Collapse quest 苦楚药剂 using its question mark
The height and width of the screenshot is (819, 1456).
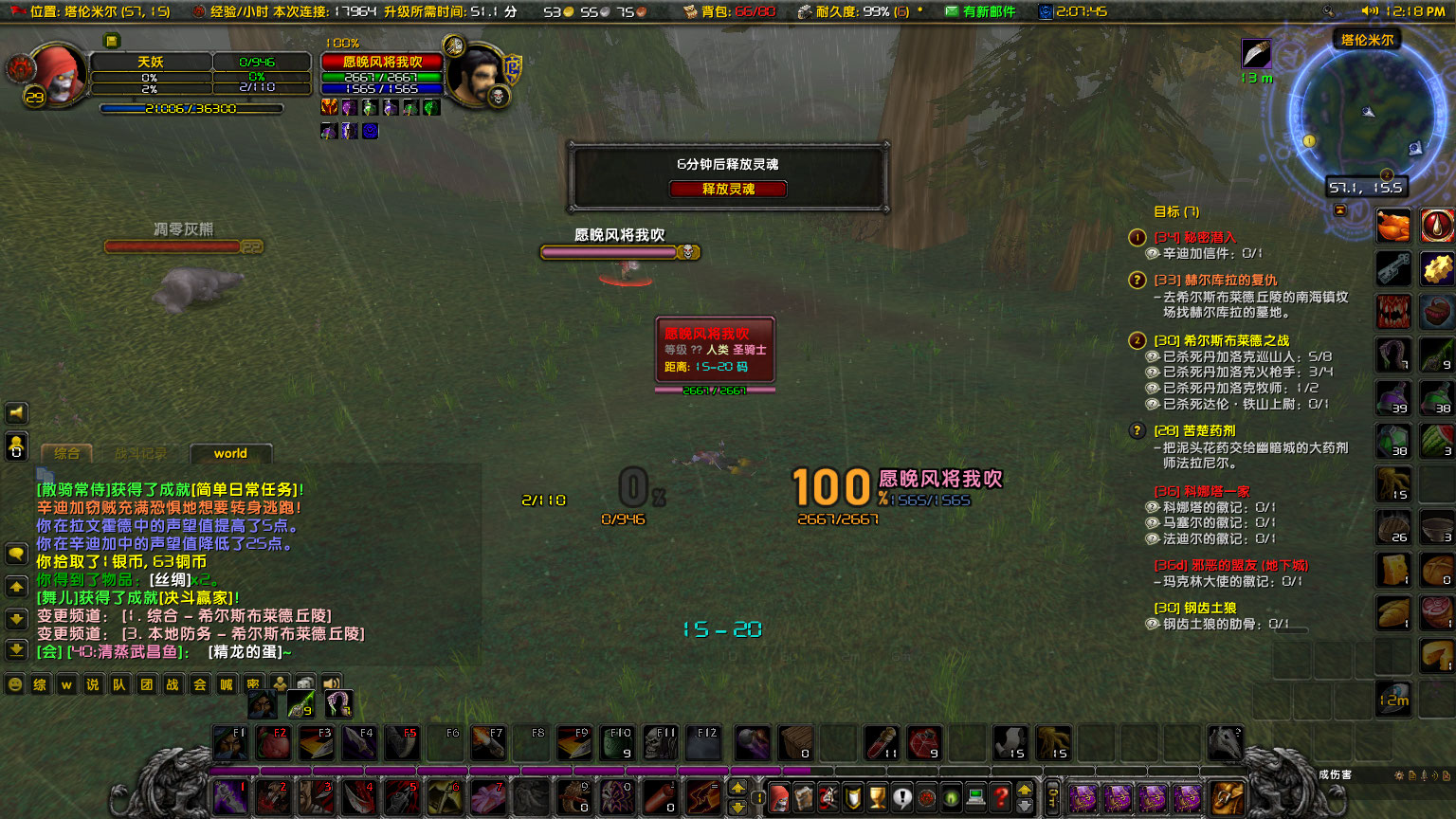(x=1137, y=430)
